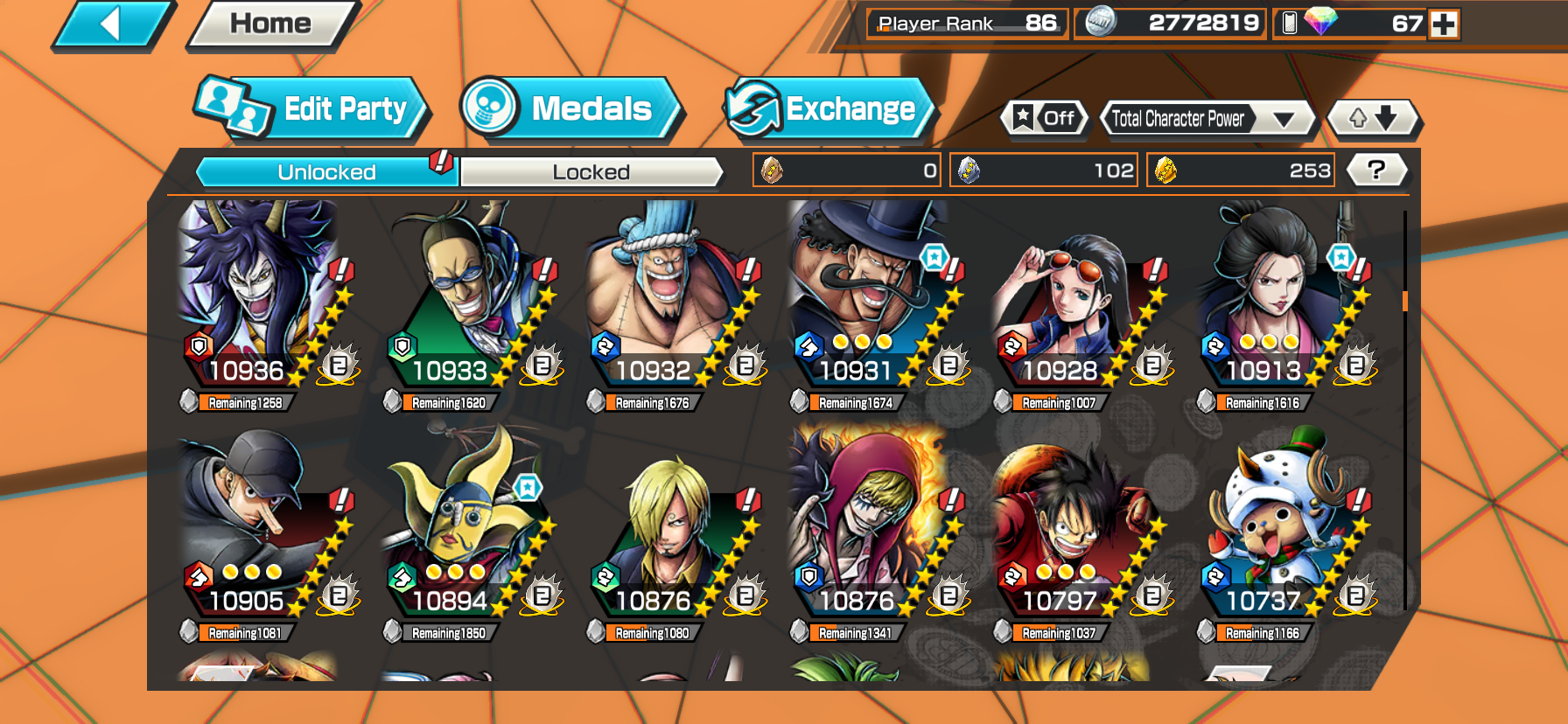The image size is (1568, 724).
Task: Open help with the question mark button
Action: click(x=1376, y=171)
